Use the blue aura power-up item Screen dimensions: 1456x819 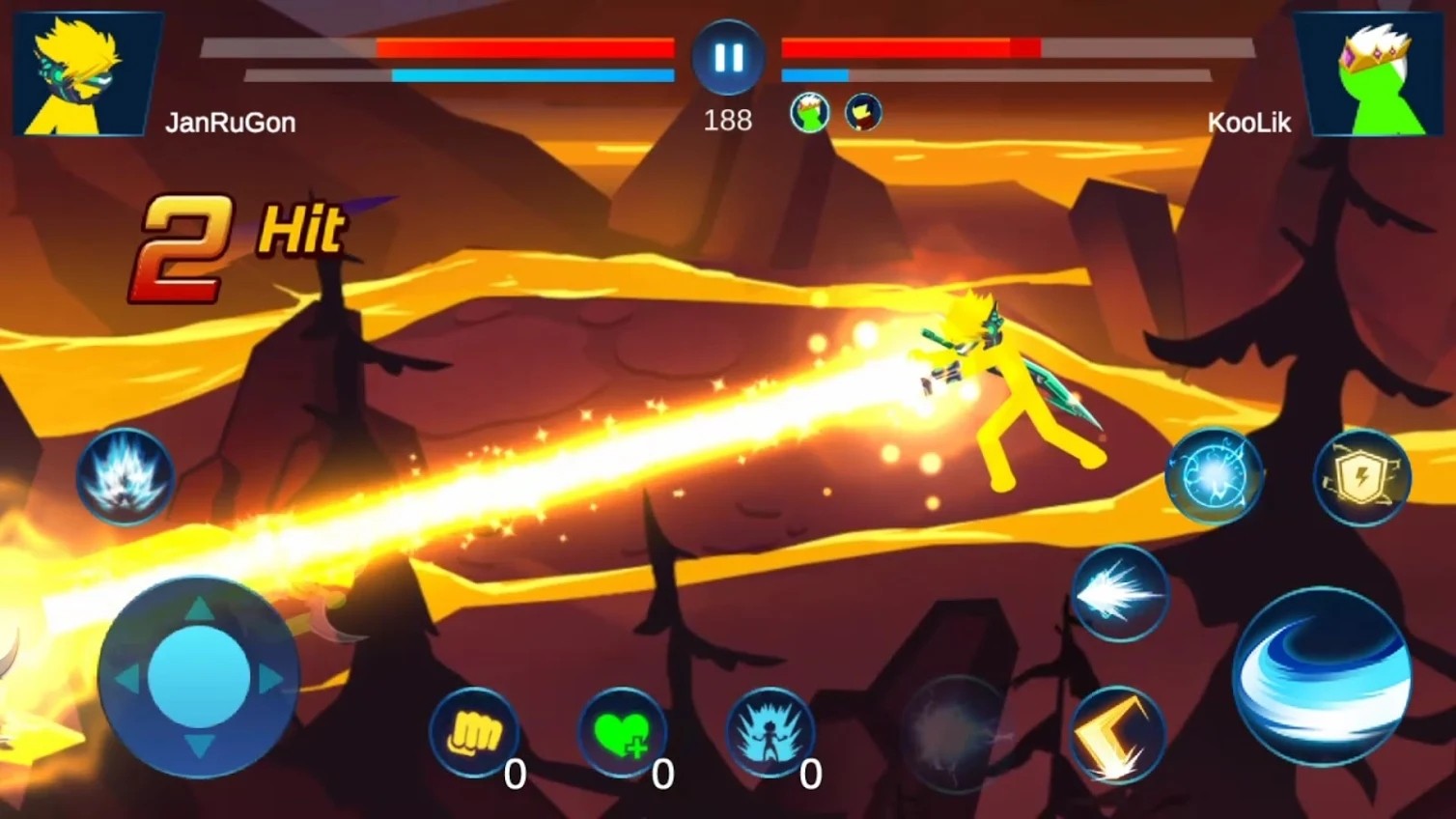[770, 733]
